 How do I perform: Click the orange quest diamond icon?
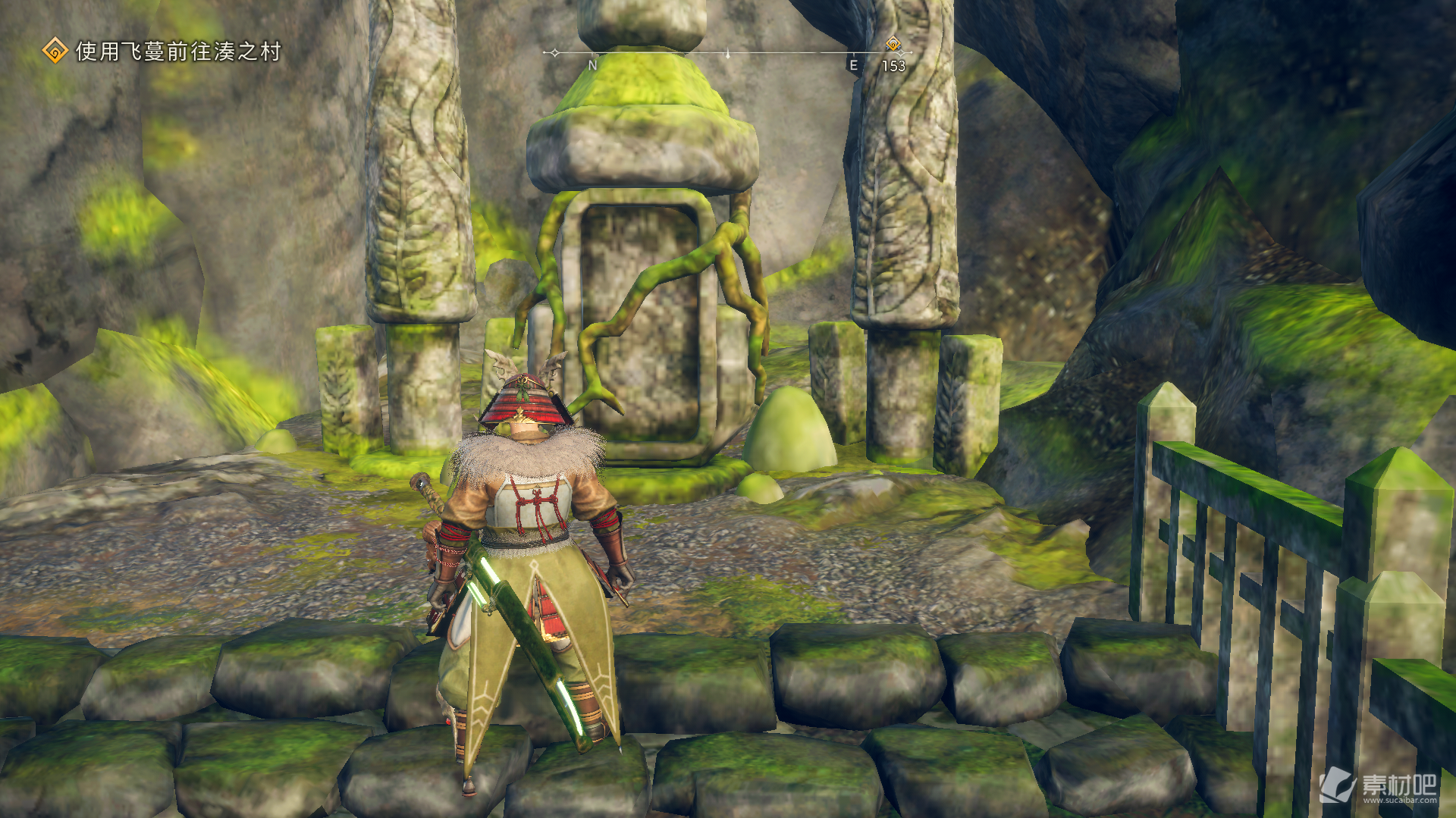(x=55, y=52)
